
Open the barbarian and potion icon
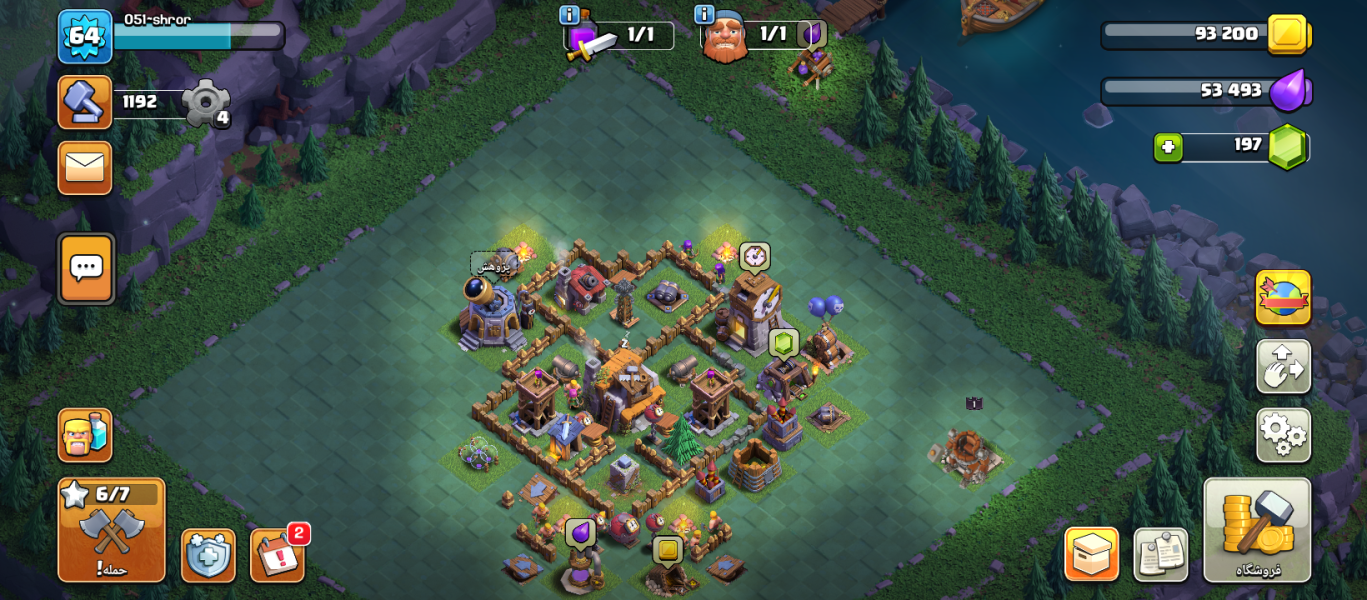(x=85, y=435)
